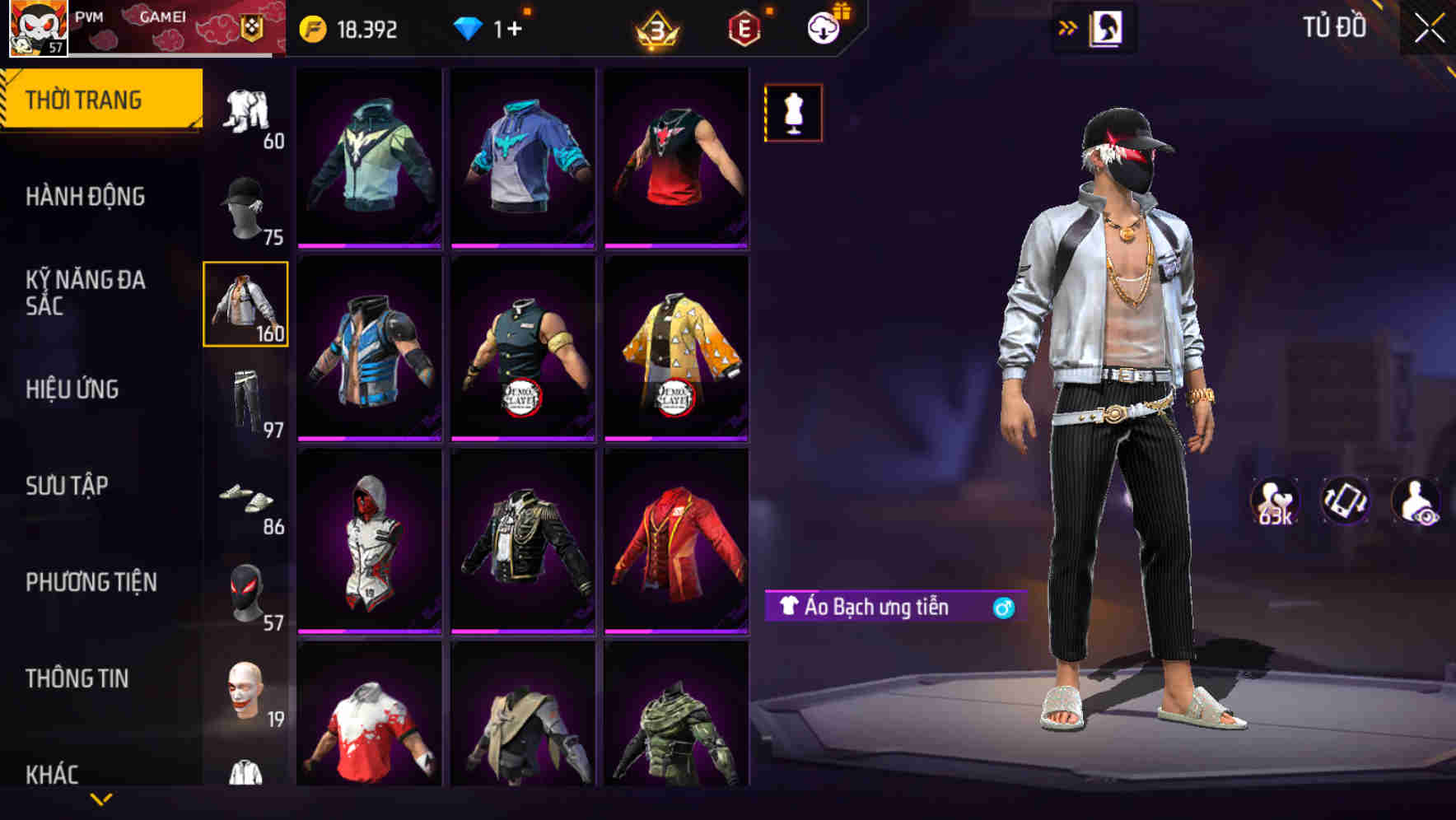Image resolution: width=1456 pixels, height=820 pixels.
Task: Collapse the panel using the double-arrow button
Action: coord(1065,27)
